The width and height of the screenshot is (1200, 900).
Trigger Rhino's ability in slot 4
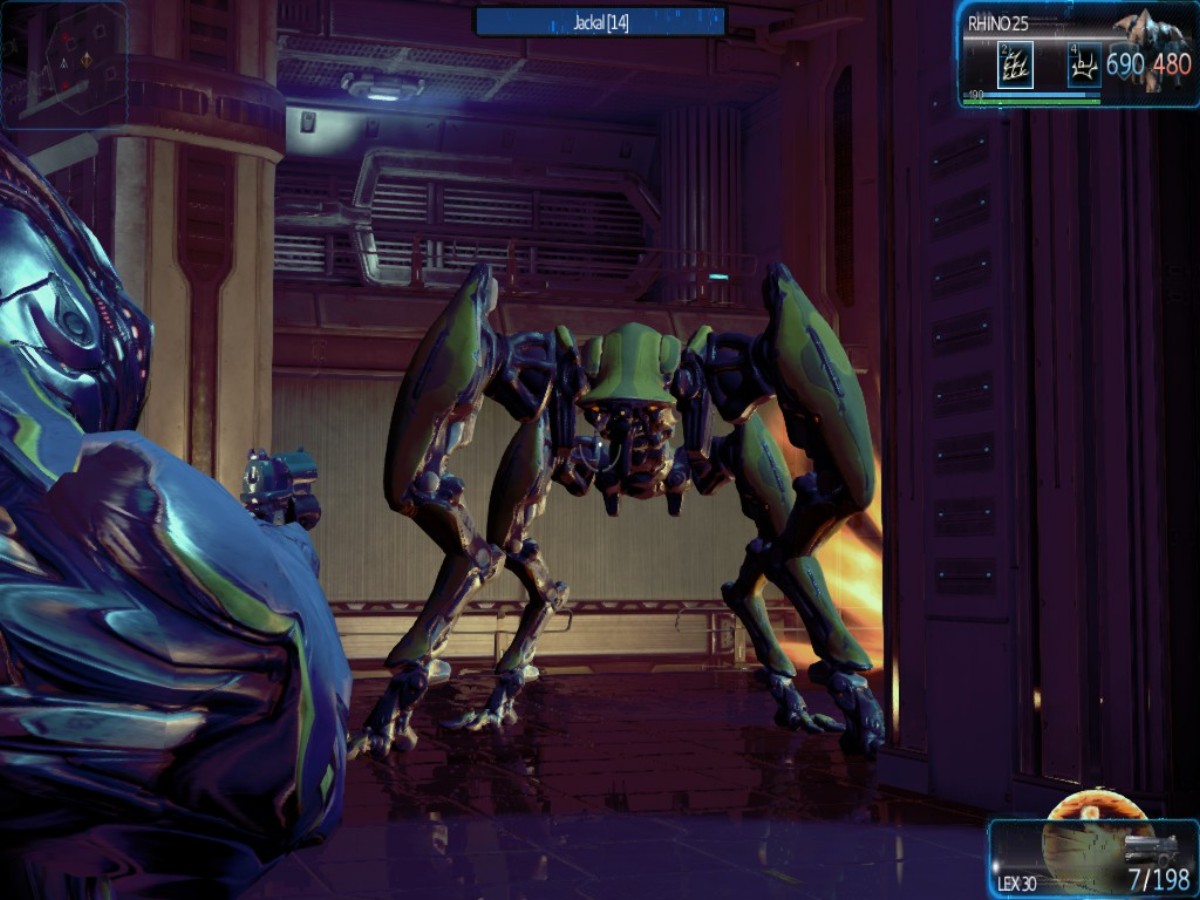pyautogui.click(x=1084, y=68)
